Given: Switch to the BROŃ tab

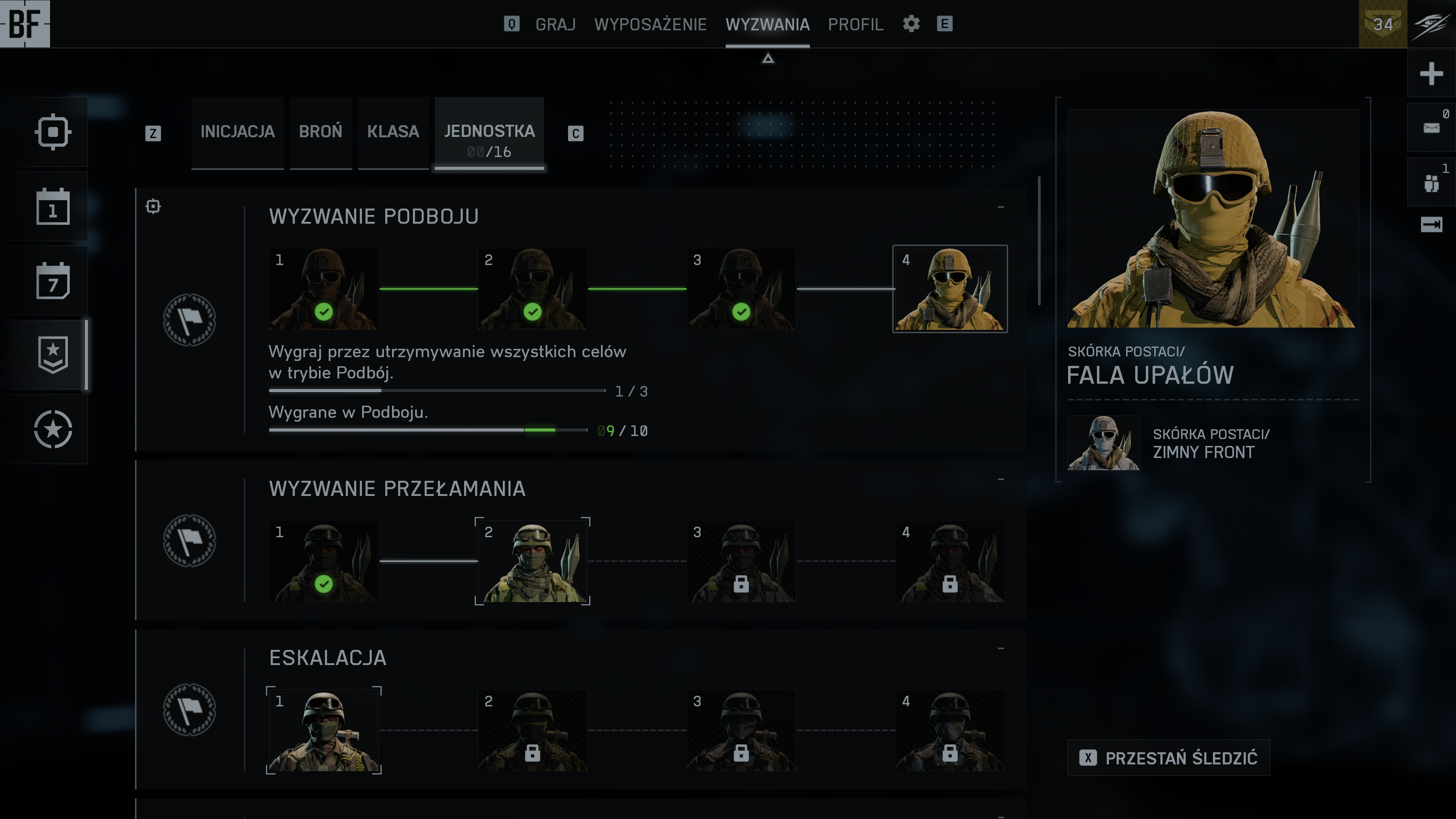Looking at the screenshot, I should [x=320, y=132].
